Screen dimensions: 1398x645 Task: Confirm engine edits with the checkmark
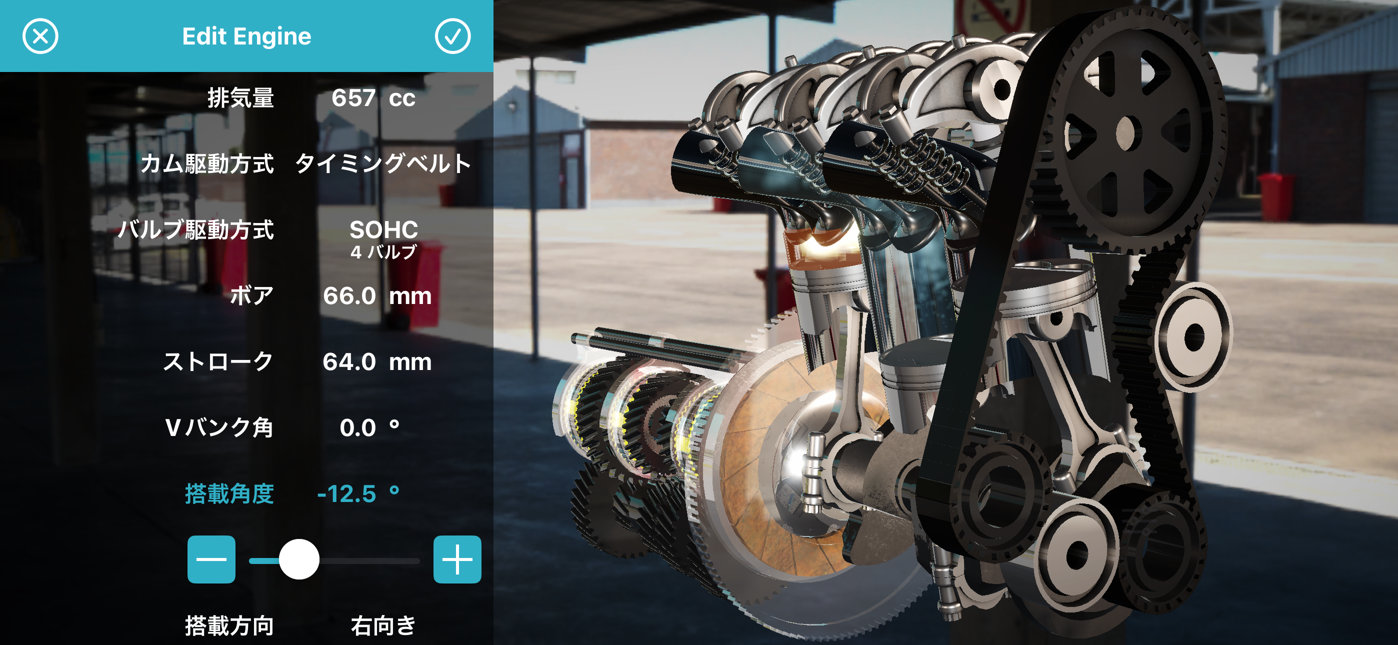pos(452,37)
